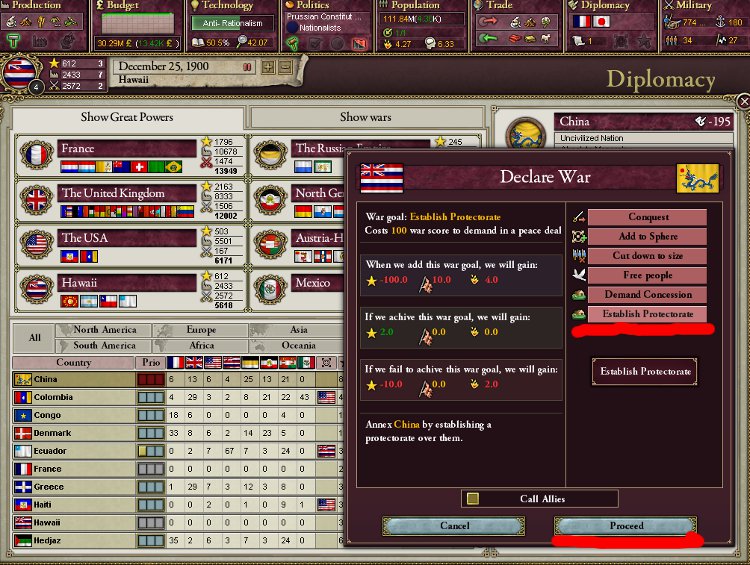The image size is (750, 565).
Task: Filter countries by North America
Action: tap(105, 330)
